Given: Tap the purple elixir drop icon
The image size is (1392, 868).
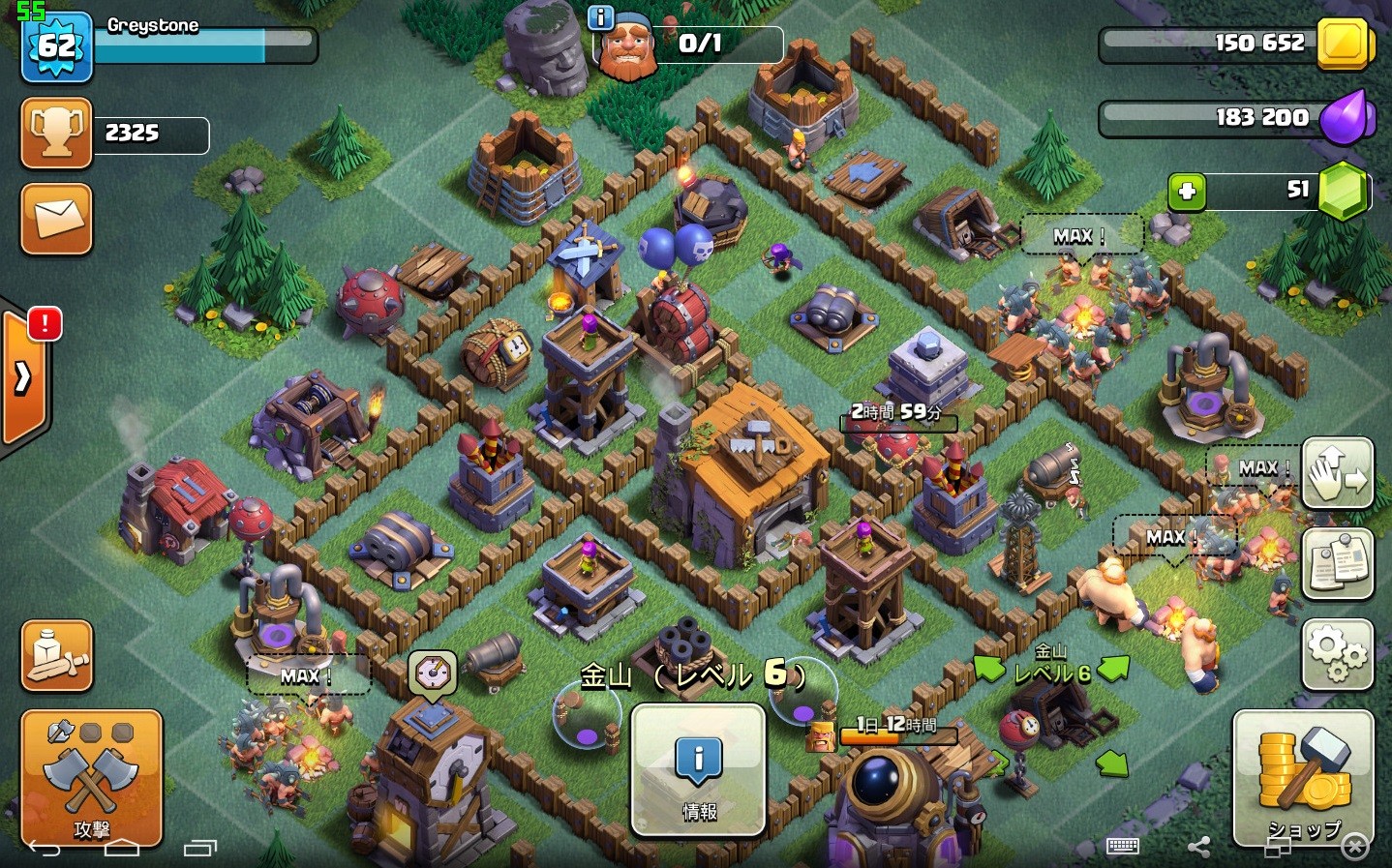Looking at the screenshot, I should [x=1345, y=118].
